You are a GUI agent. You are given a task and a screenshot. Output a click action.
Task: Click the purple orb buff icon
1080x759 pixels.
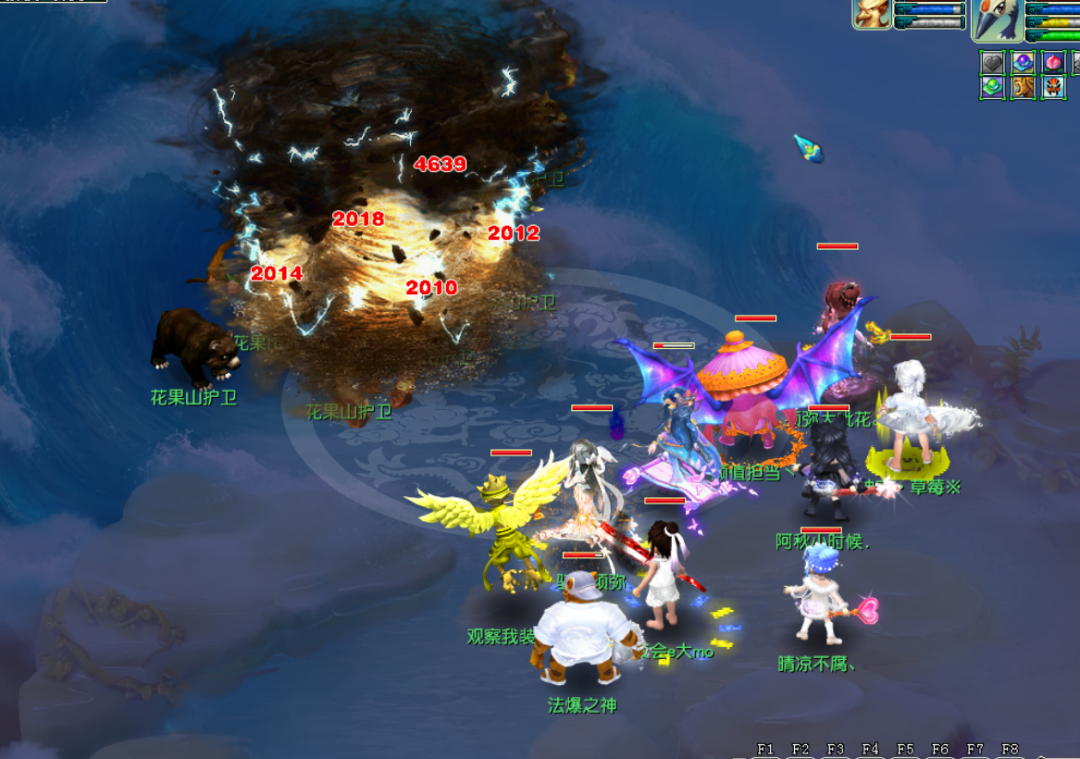(x=1023, y=63)
